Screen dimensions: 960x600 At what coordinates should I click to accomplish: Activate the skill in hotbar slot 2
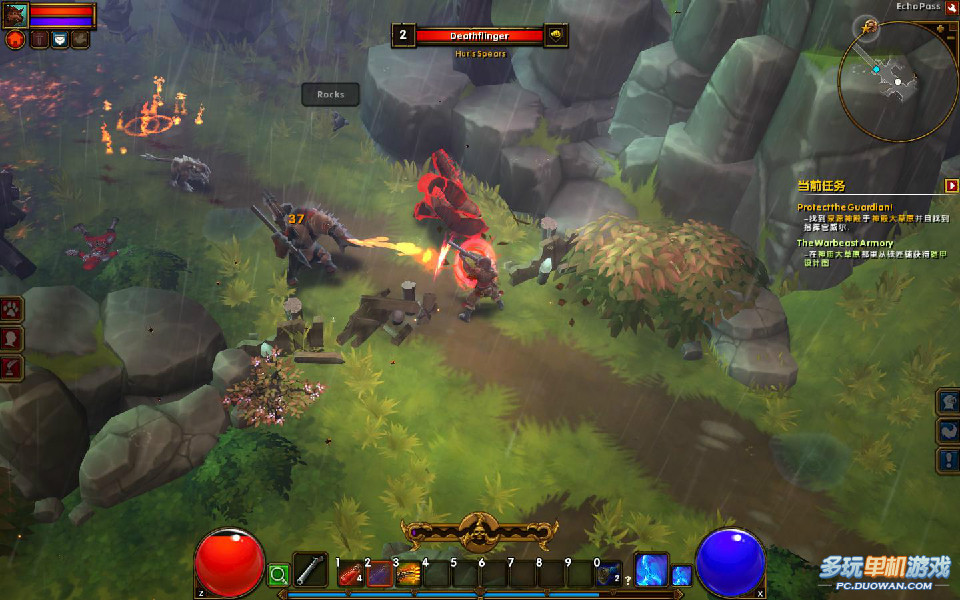(379, 574)
